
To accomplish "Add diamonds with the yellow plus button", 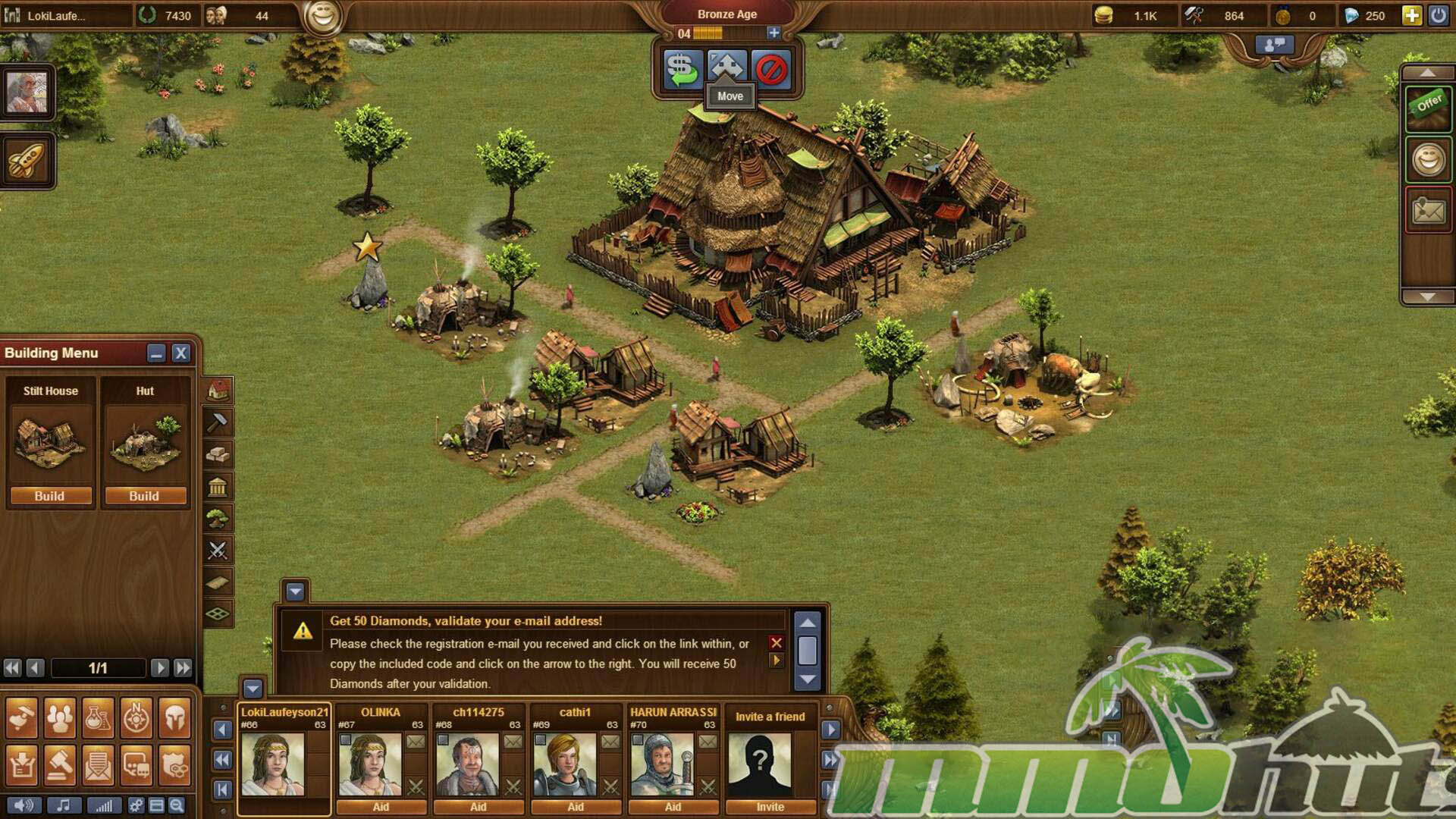I will [1411, 16].
